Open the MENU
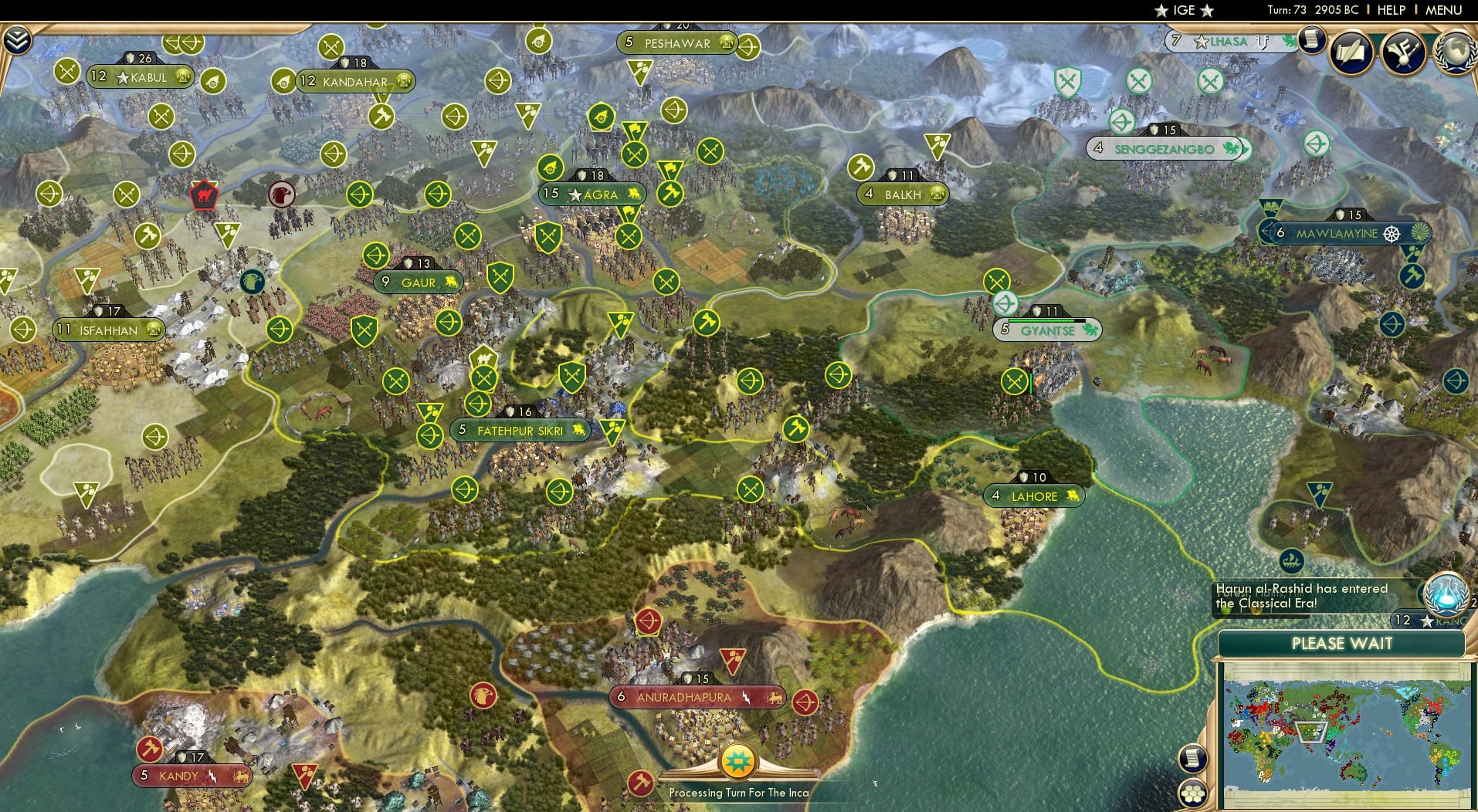The height and width of the screenshot is (812, 1478). [1446, 11]
